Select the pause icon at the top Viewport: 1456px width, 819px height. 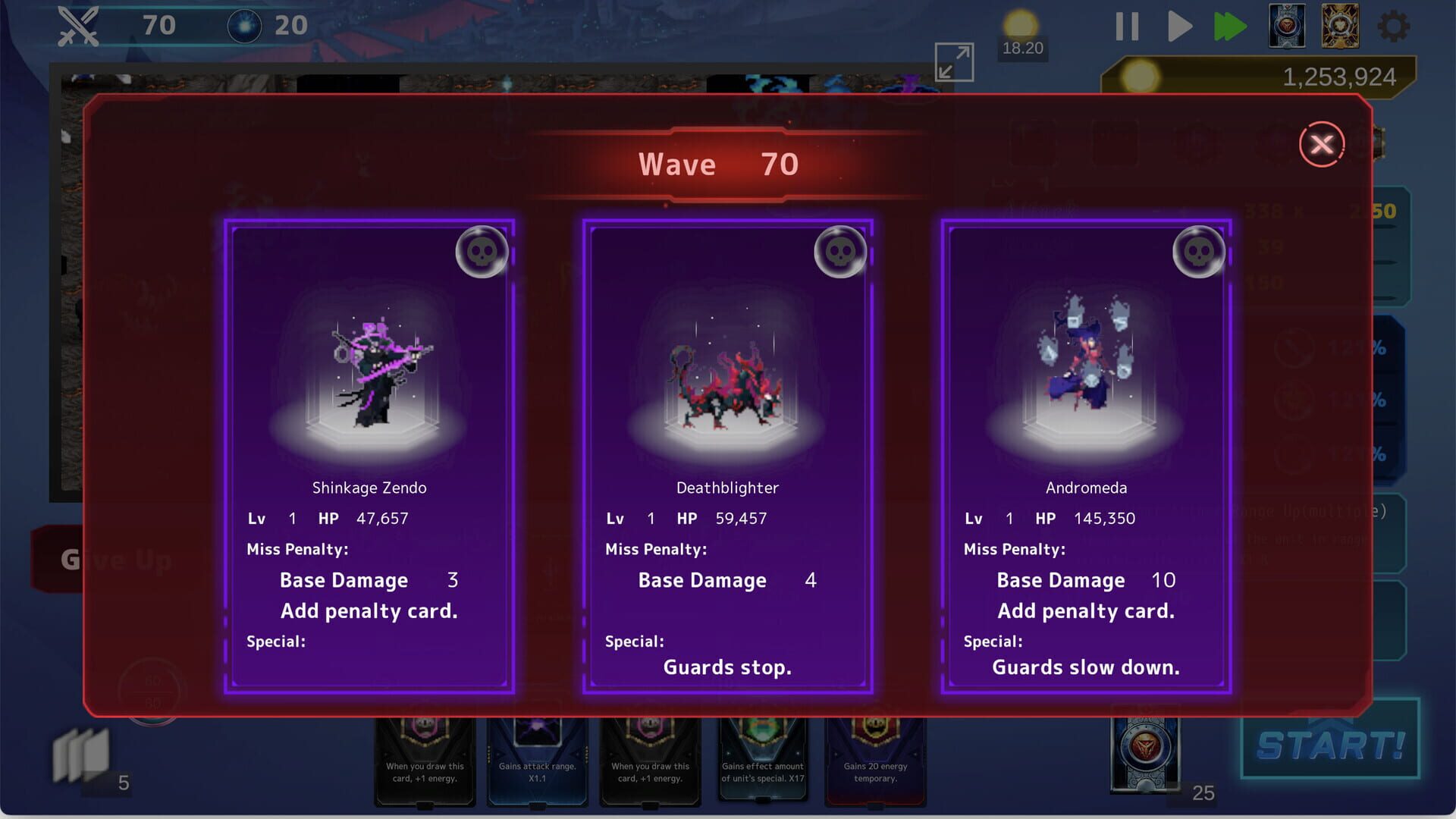(1127, 26)
